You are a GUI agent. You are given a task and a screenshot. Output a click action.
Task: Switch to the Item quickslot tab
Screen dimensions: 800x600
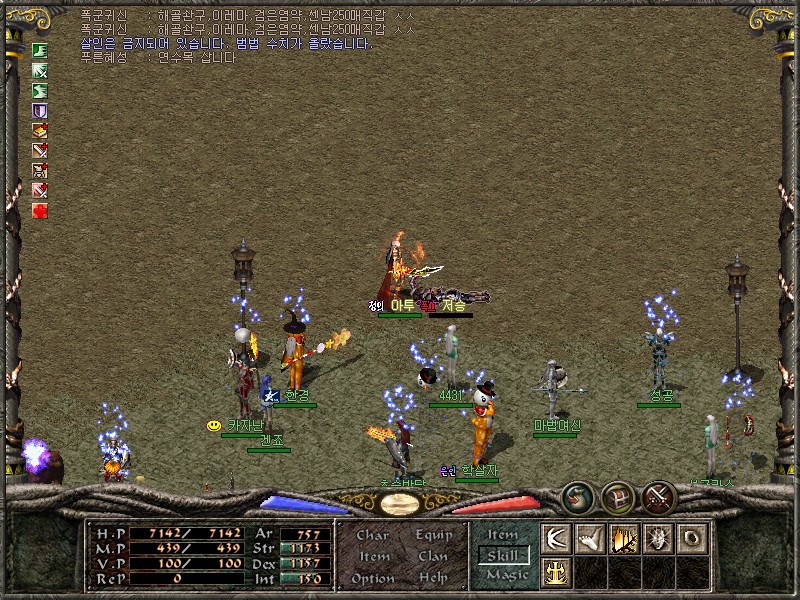(502, 535)
